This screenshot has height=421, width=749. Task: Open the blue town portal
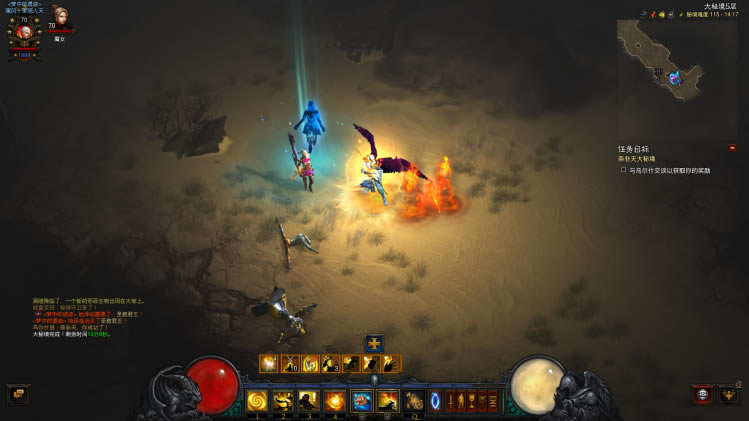point(436,402)
